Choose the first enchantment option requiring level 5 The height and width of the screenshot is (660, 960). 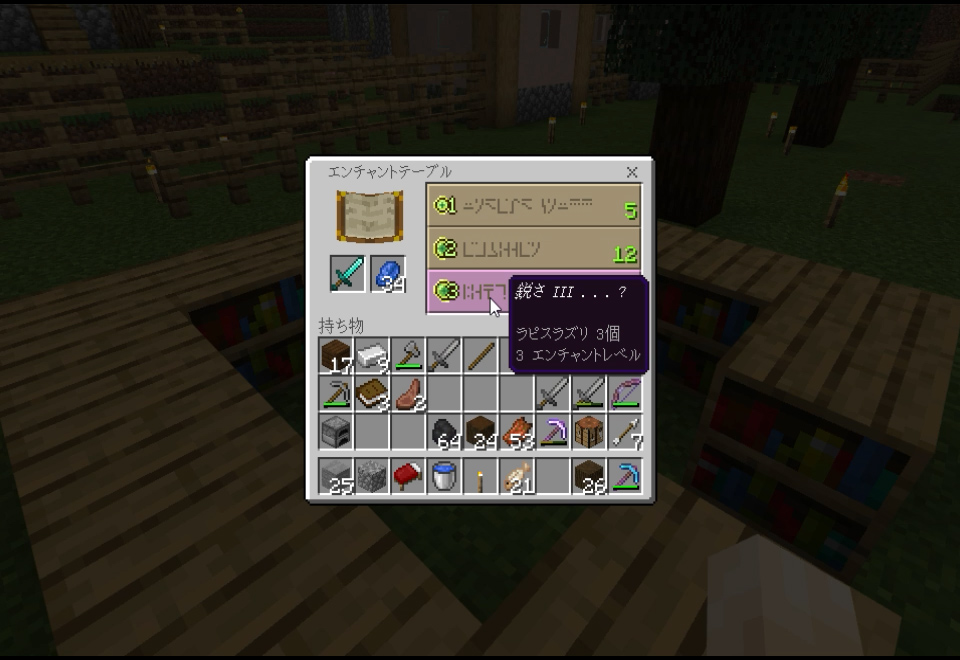[x=533, y=205]
